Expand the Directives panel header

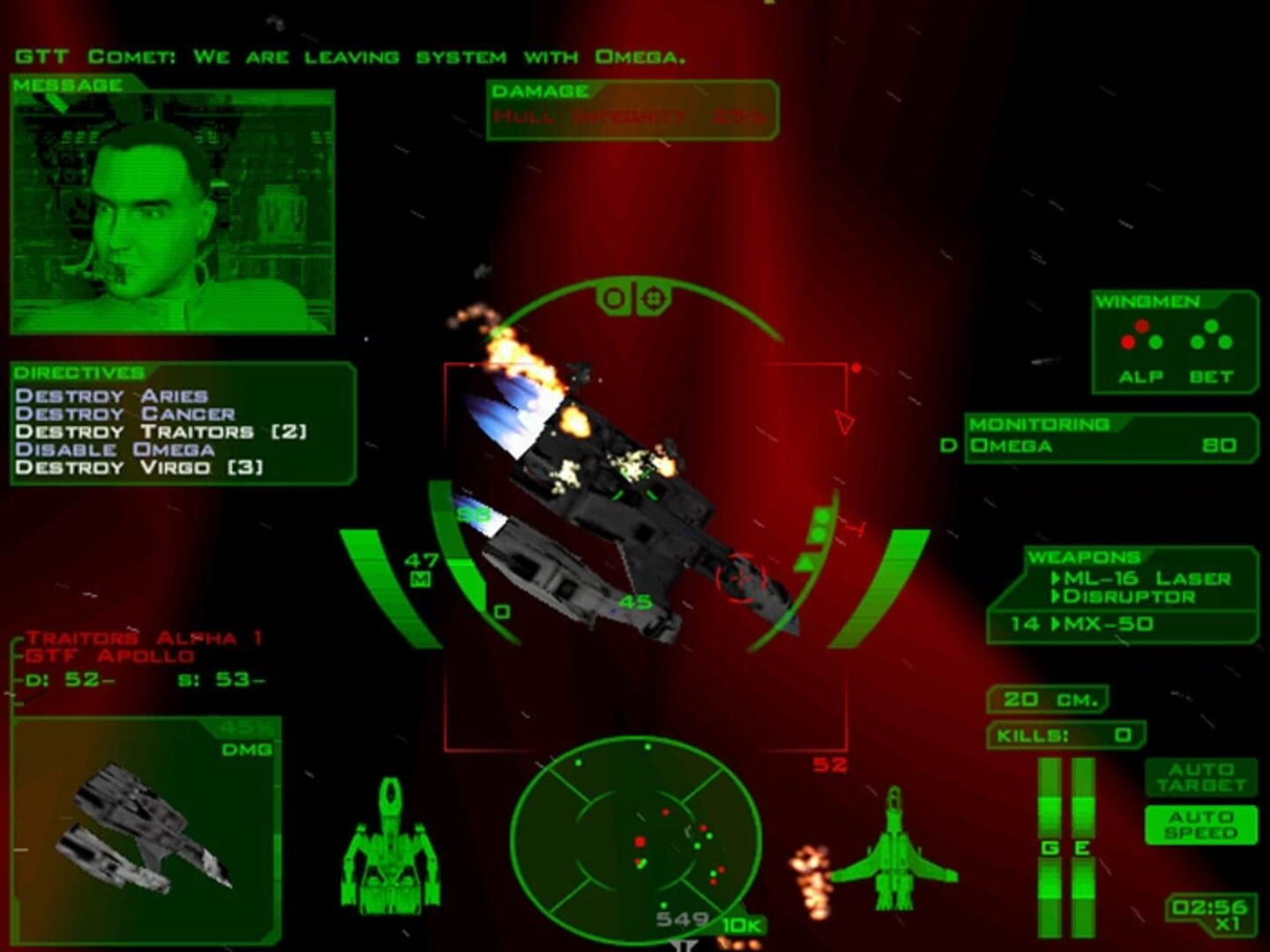pos(79,370)
